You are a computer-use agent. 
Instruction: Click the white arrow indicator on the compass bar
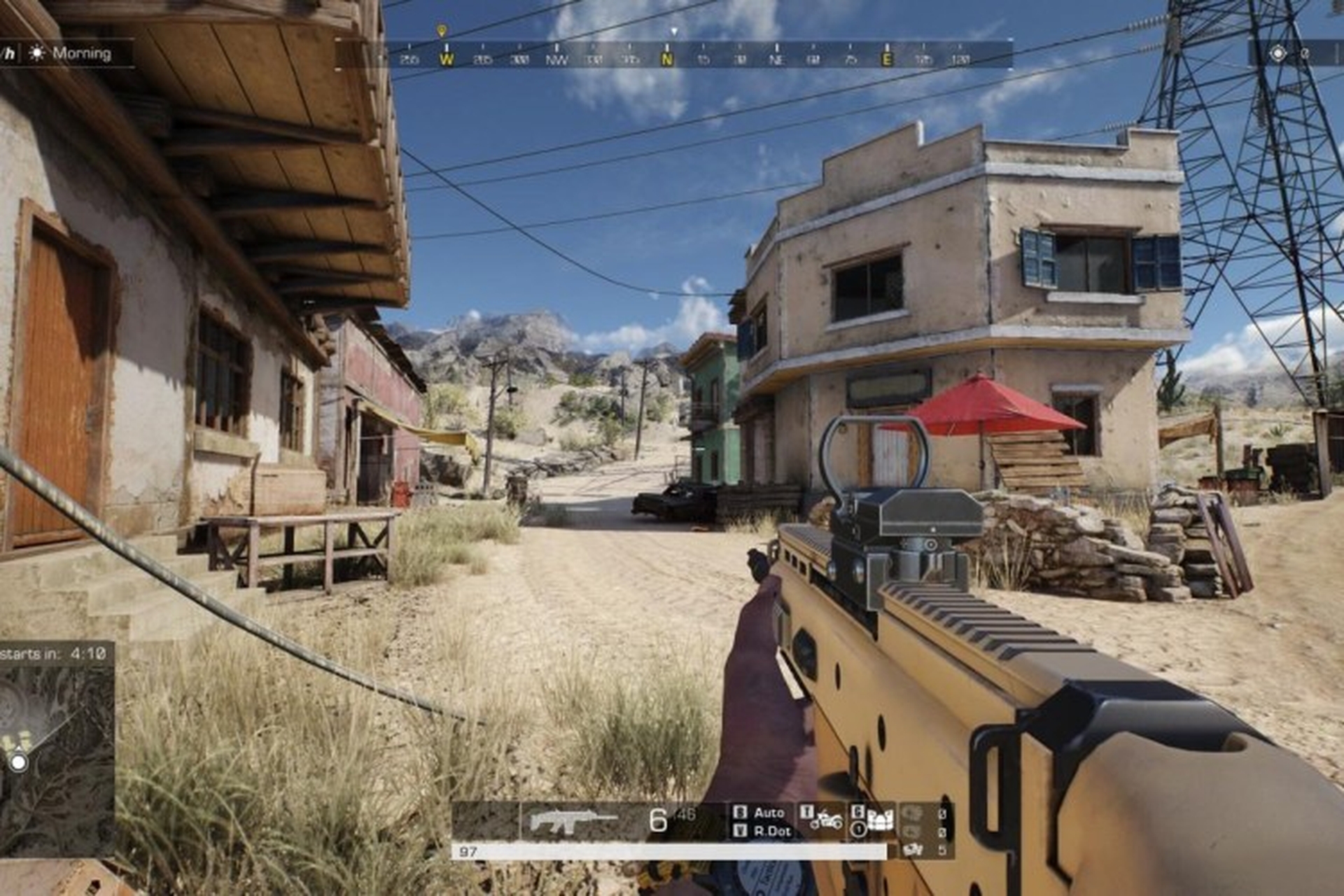674,31
